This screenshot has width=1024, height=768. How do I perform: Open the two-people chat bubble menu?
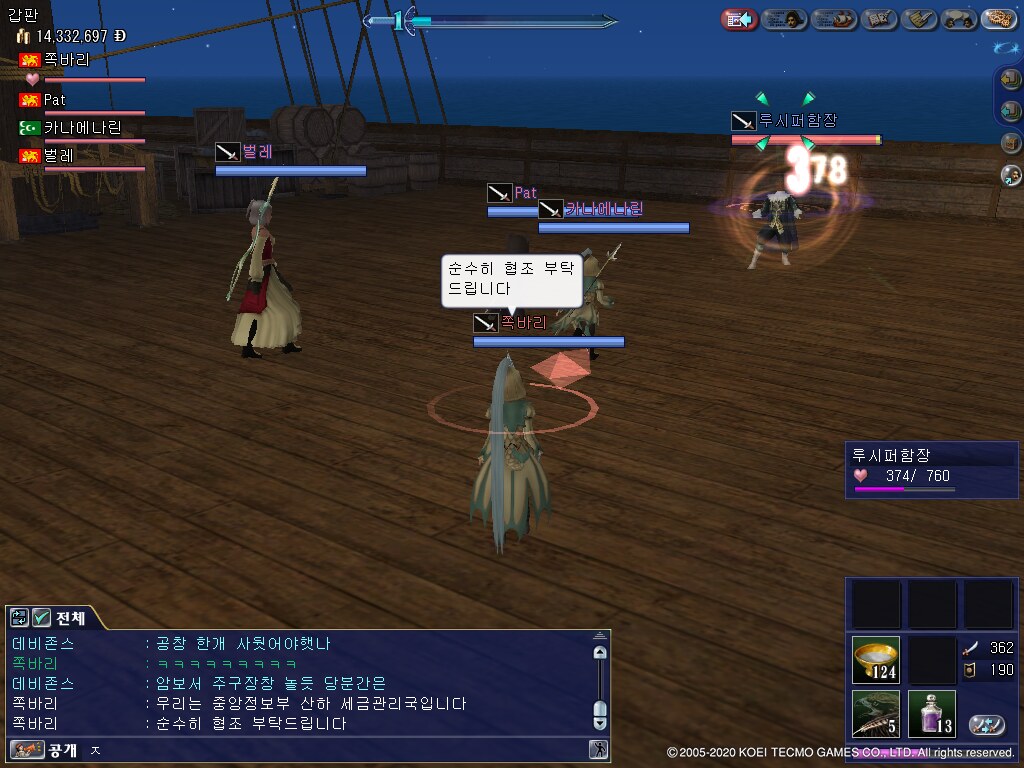pos(959,19)
